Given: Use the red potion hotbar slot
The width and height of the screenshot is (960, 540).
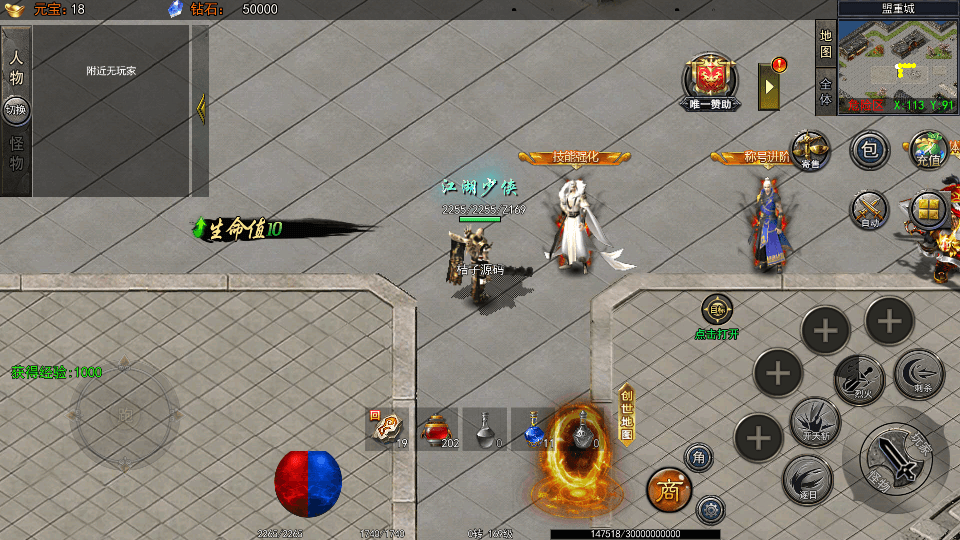Looking at the screenshot, I should (437, 427).
